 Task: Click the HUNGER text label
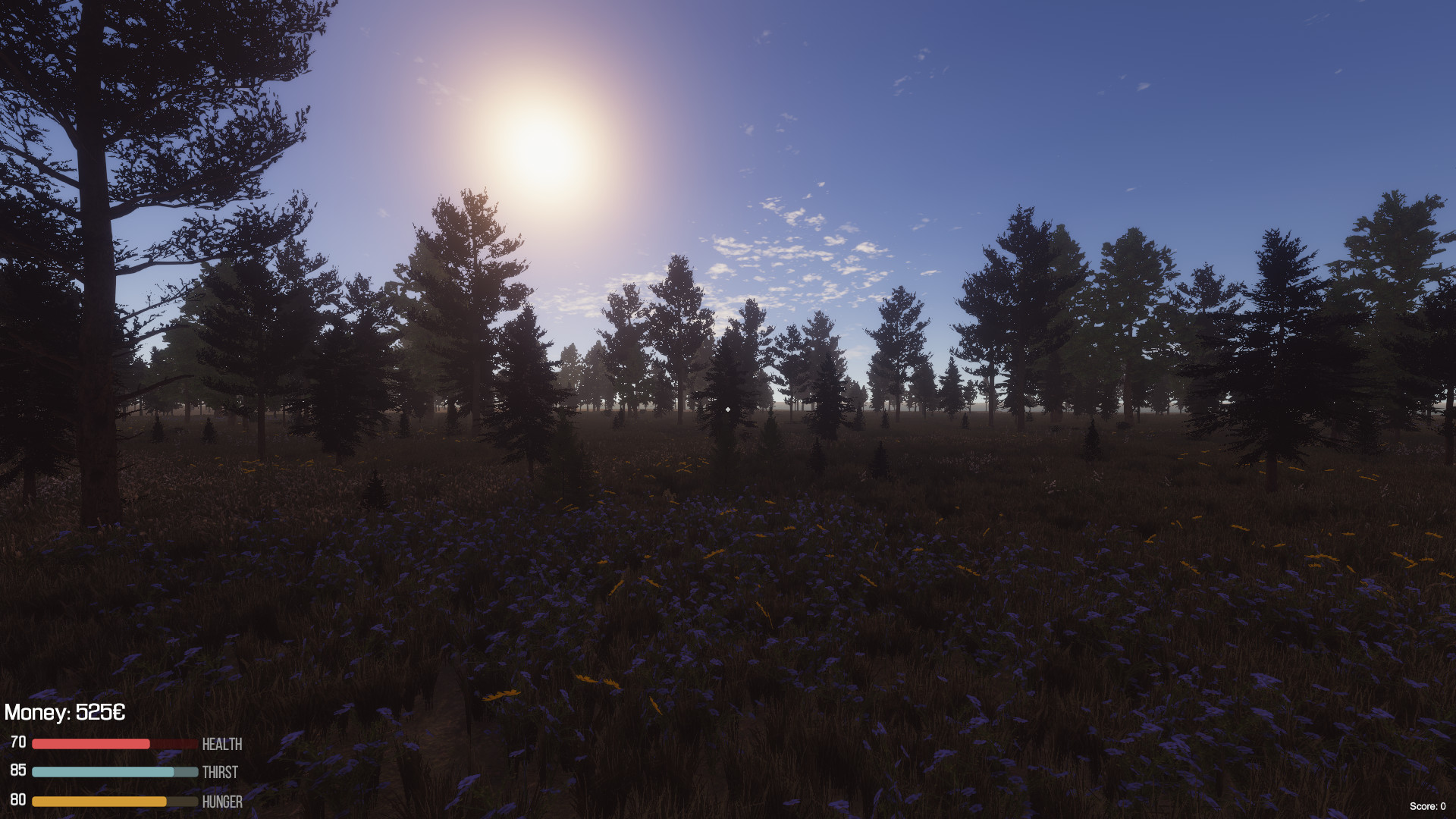[x=222, y=802]
